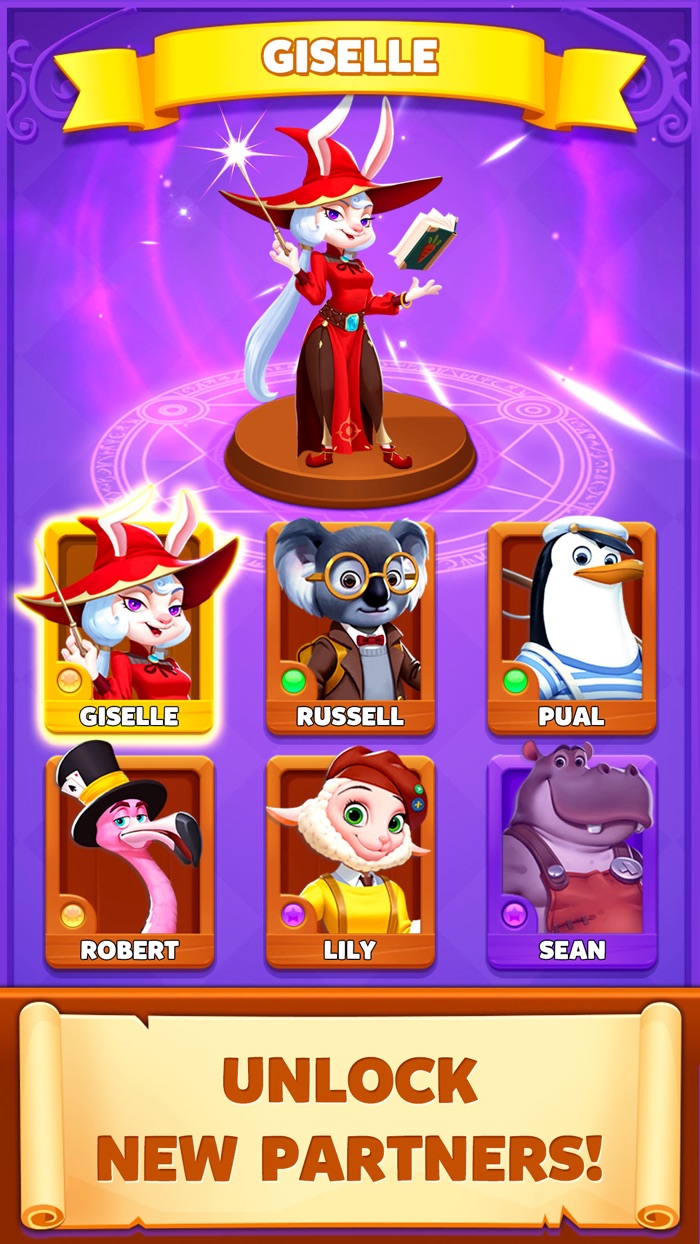Select the purple Sean hippo card
The image size is (700, 1244).
point(571,860)
